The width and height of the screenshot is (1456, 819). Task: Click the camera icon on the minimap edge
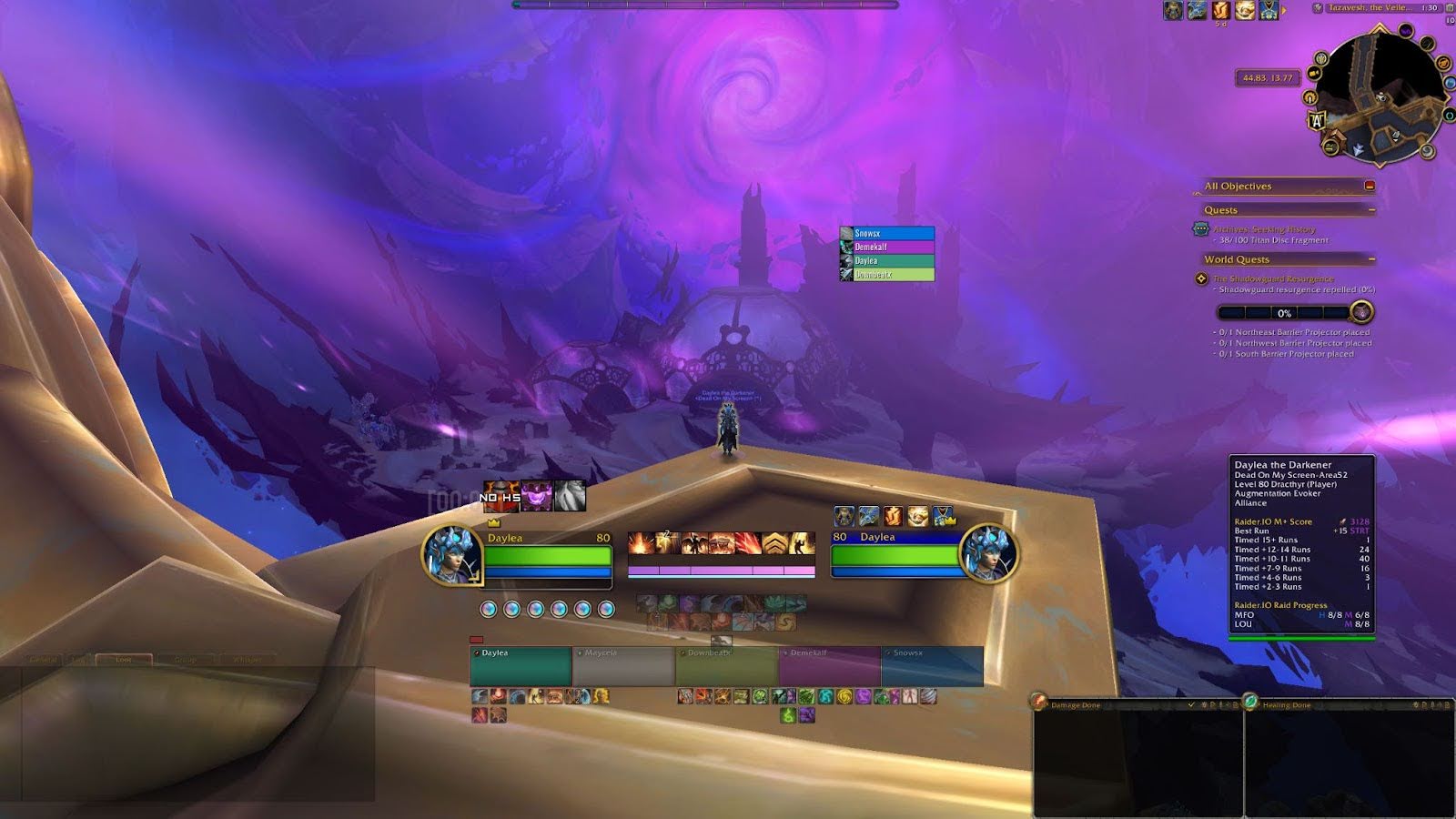point(1313,73)
